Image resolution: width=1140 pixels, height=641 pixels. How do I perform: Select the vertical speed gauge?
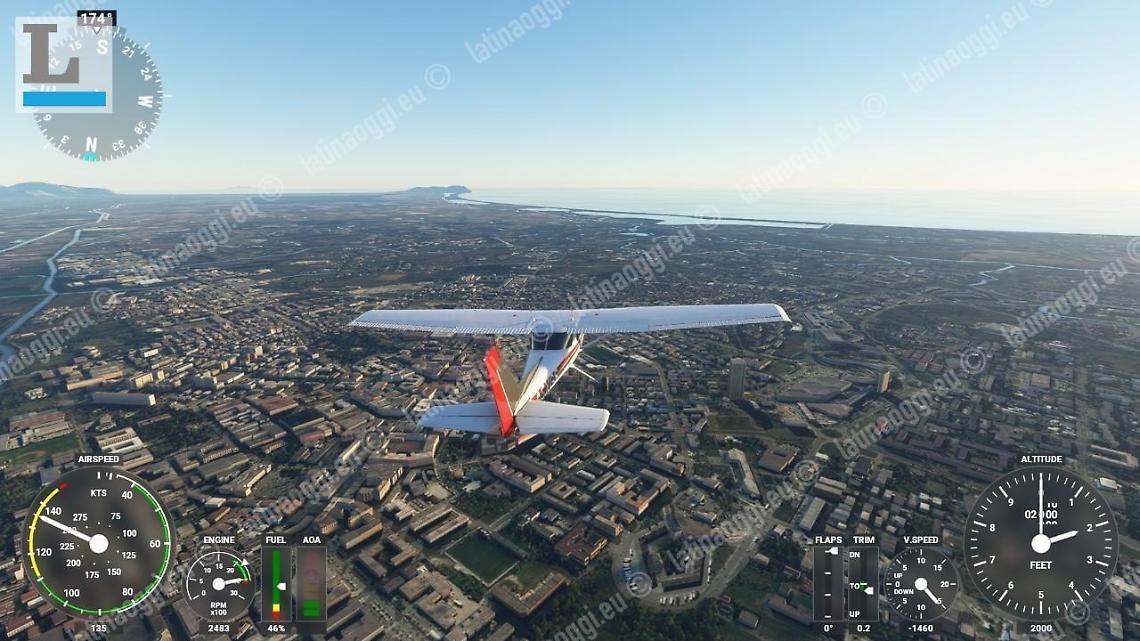(x=920, y=584)
